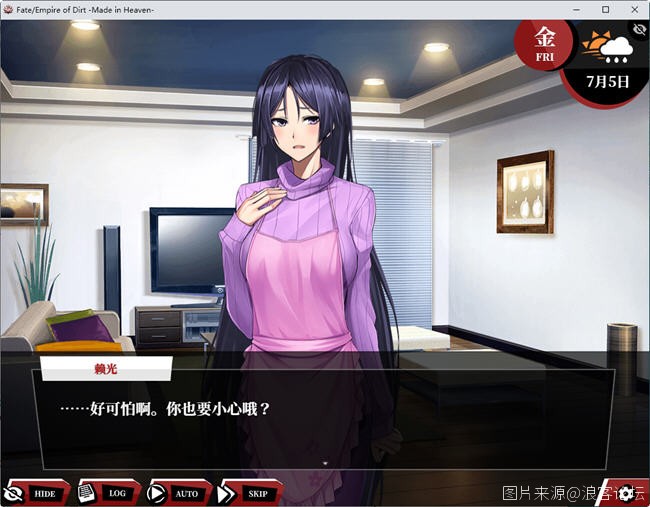Turn on AUTO text advance
650x507 pixels.
pyautogui.click(x=178, y=493)
